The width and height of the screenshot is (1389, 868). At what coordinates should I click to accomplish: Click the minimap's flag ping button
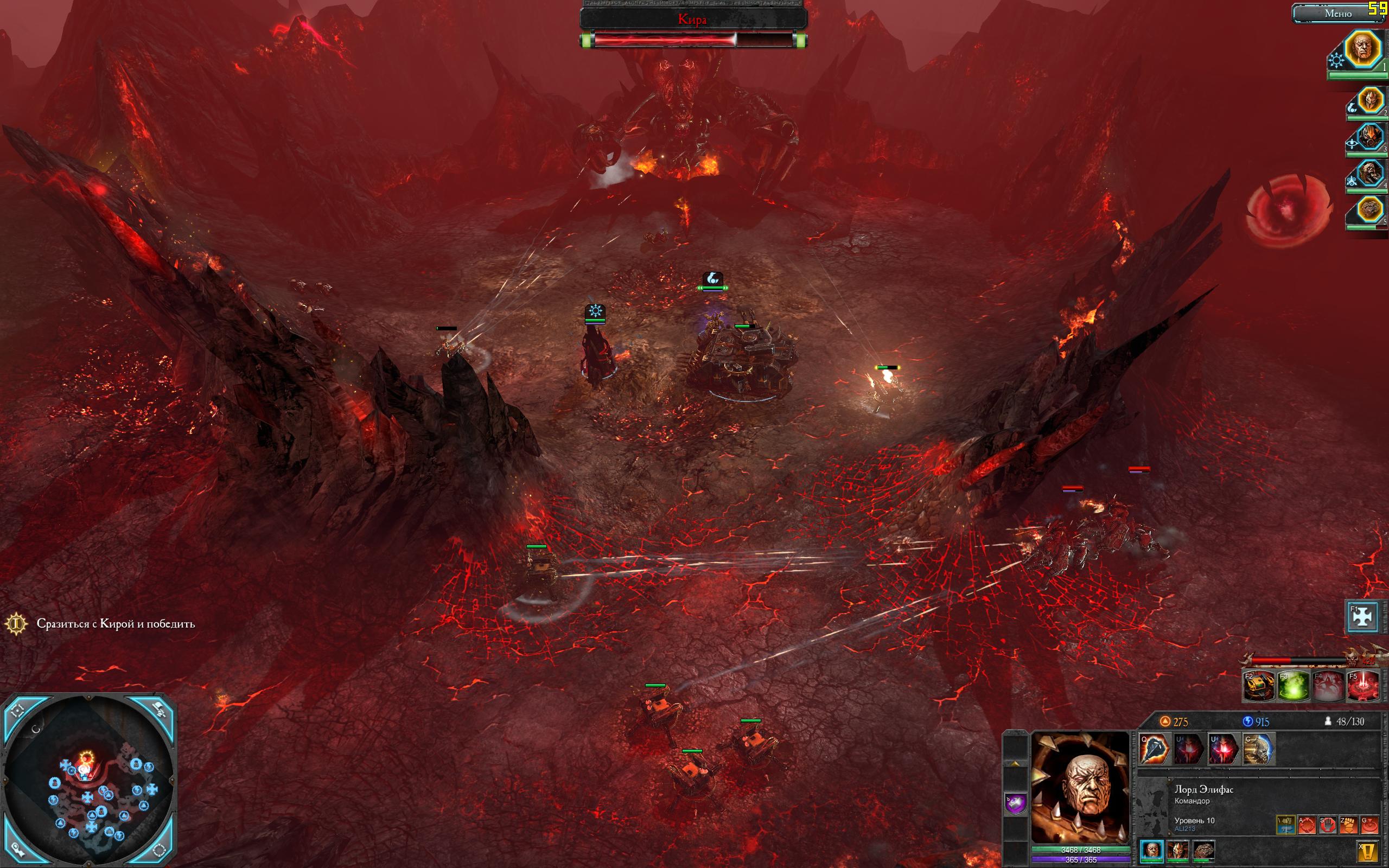(160, 711)
